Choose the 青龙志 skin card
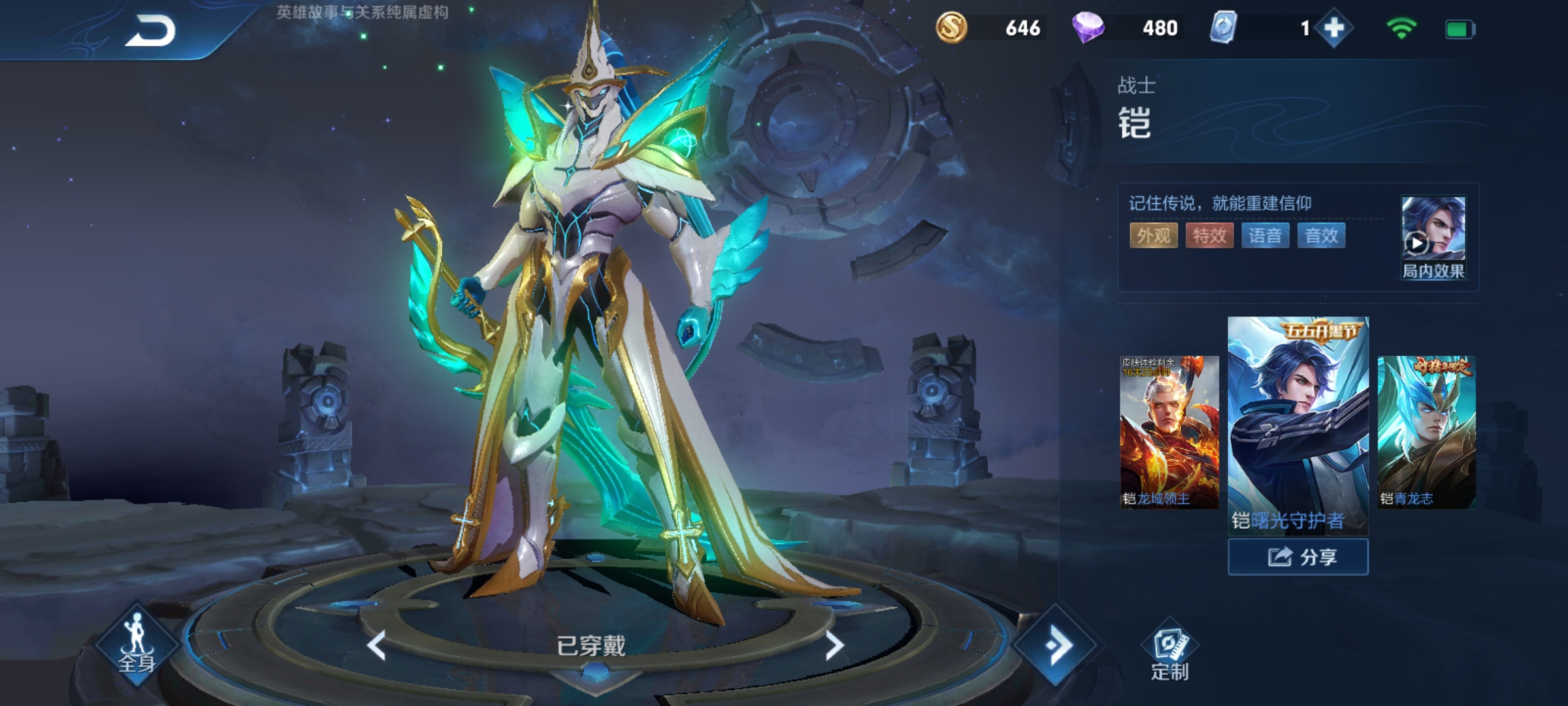1568x706 pixels. 1426,431
